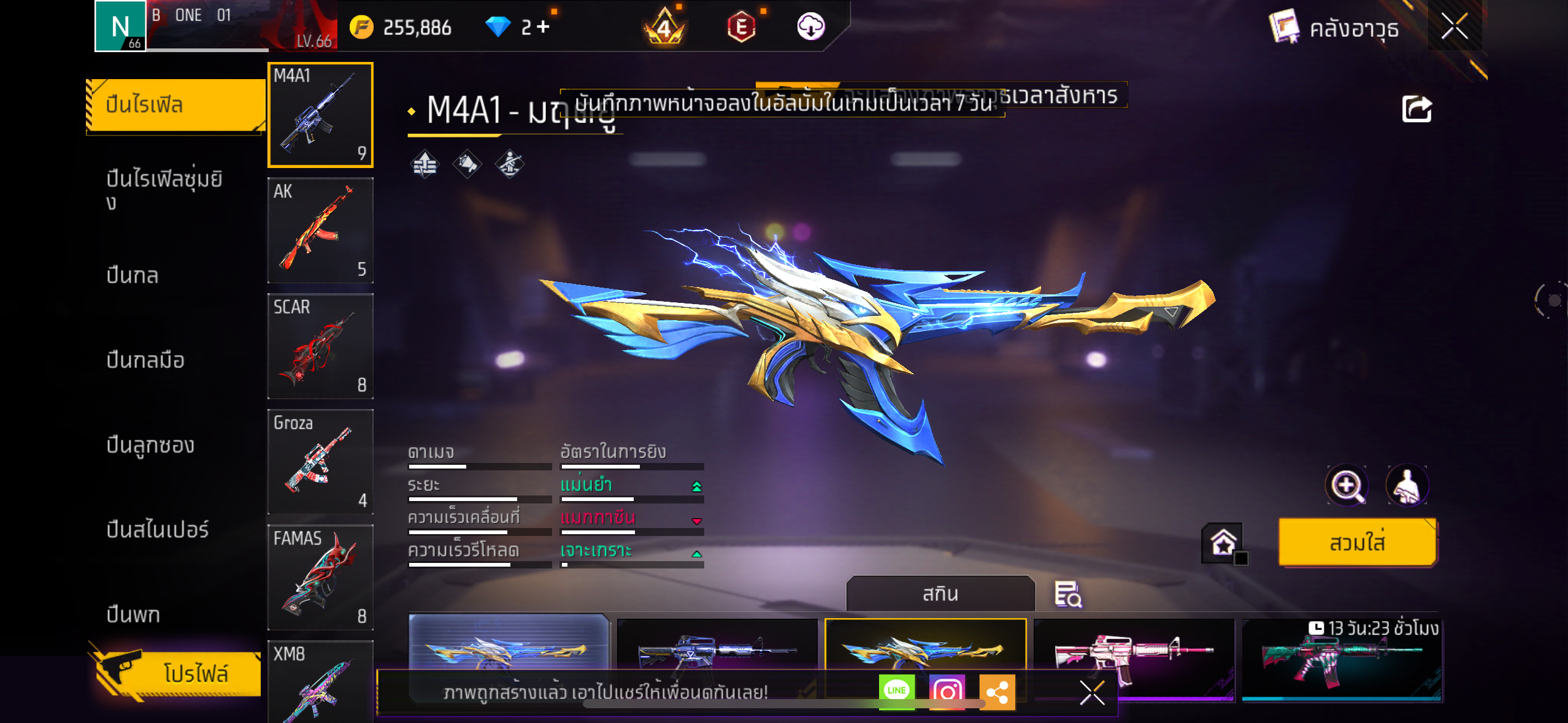Open the M4A1 weapon tile
1568x723 pixels.
tap(320, 115)
